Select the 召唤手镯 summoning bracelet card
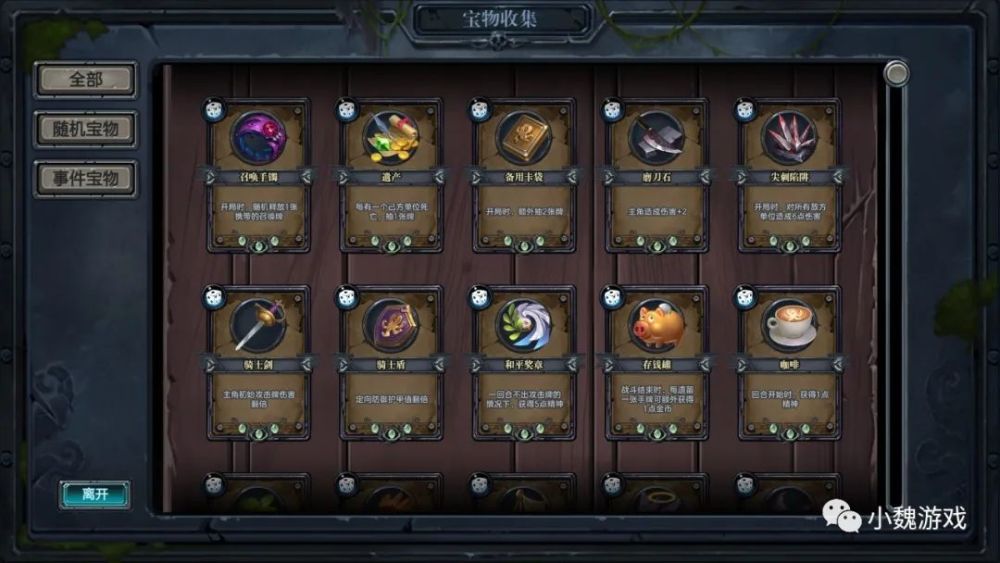 (258, 175)
